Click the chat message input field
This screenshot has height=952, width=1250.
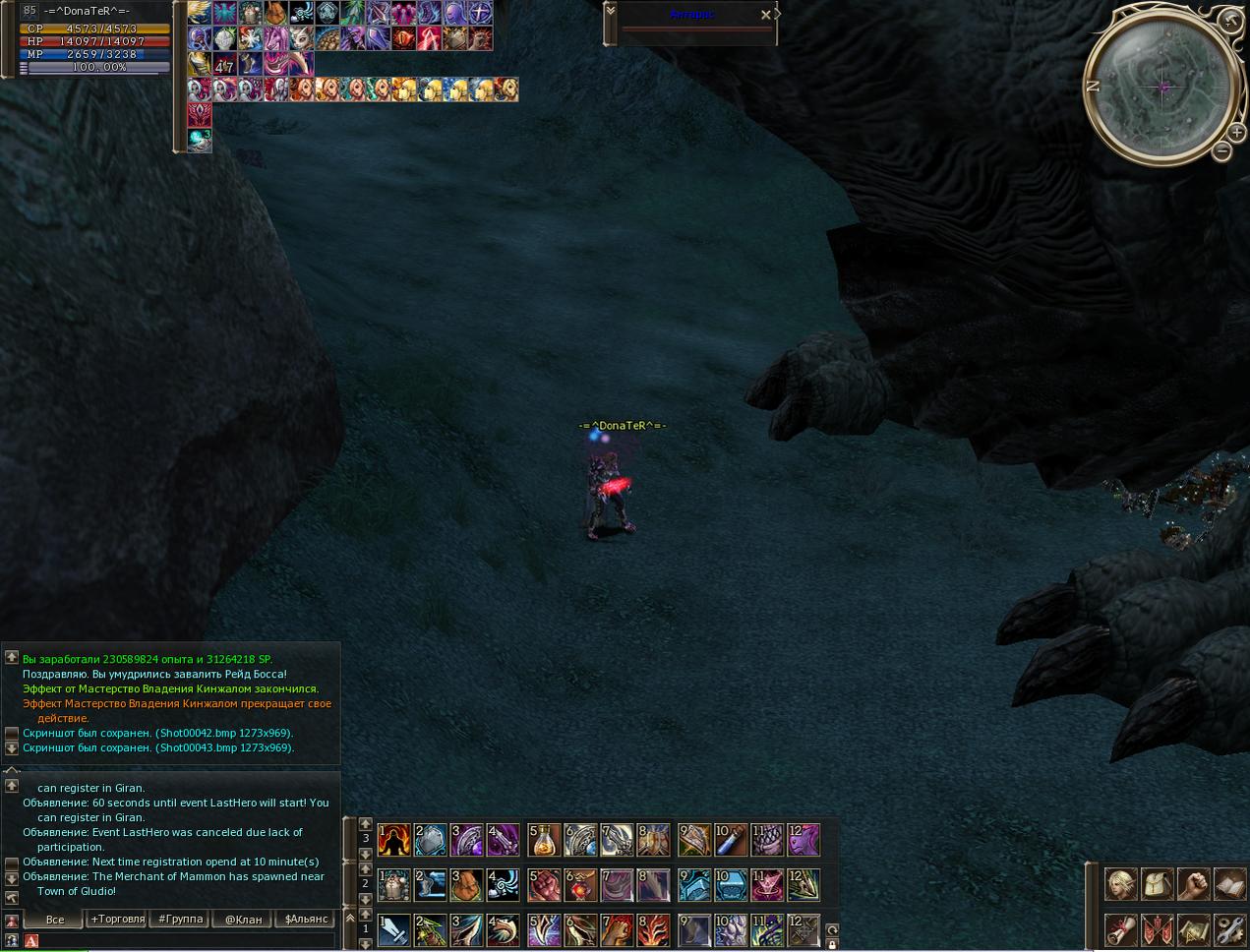(187, 941)
